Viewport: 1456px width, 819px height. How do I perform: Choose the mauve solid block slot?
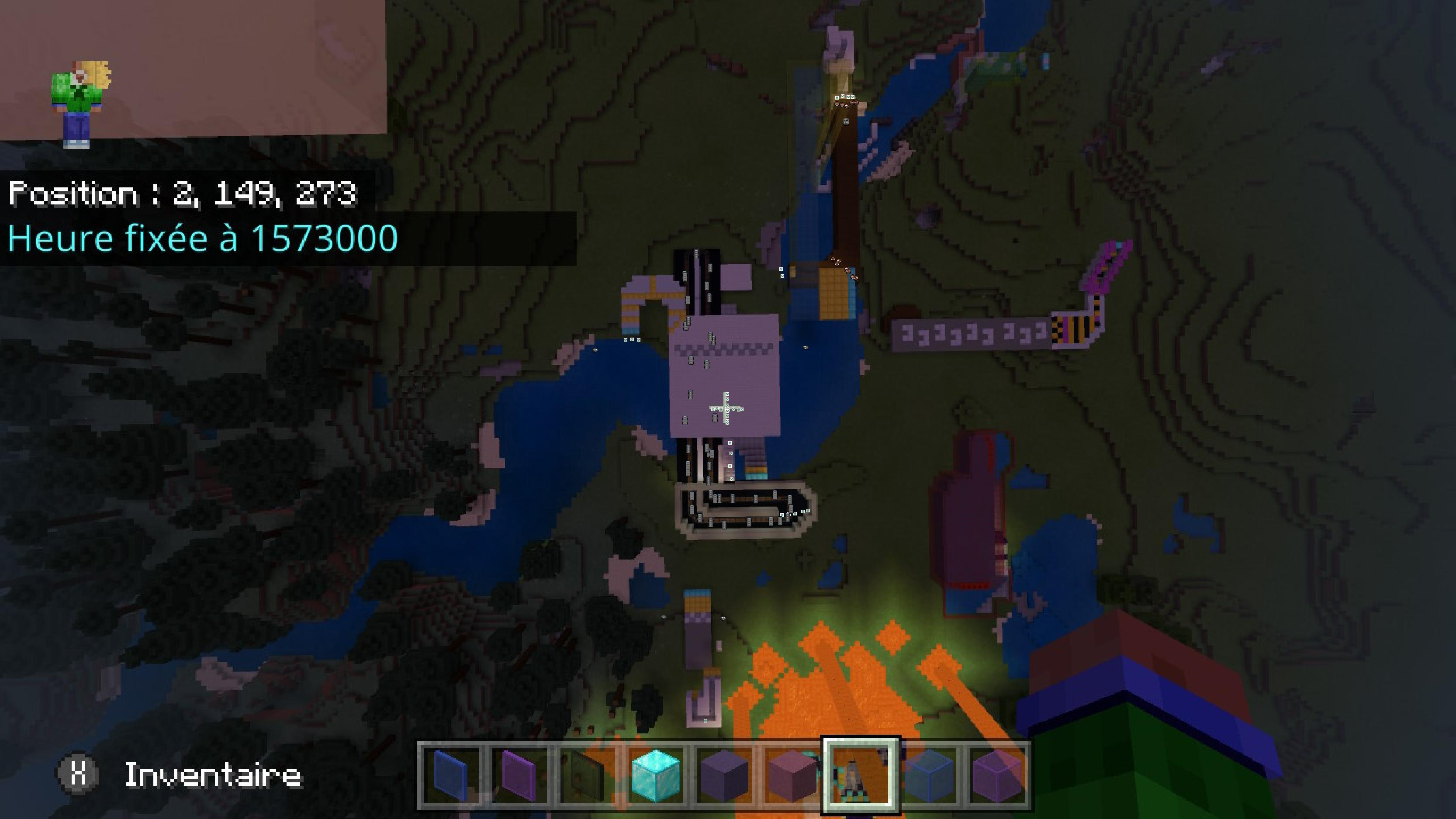792,775
